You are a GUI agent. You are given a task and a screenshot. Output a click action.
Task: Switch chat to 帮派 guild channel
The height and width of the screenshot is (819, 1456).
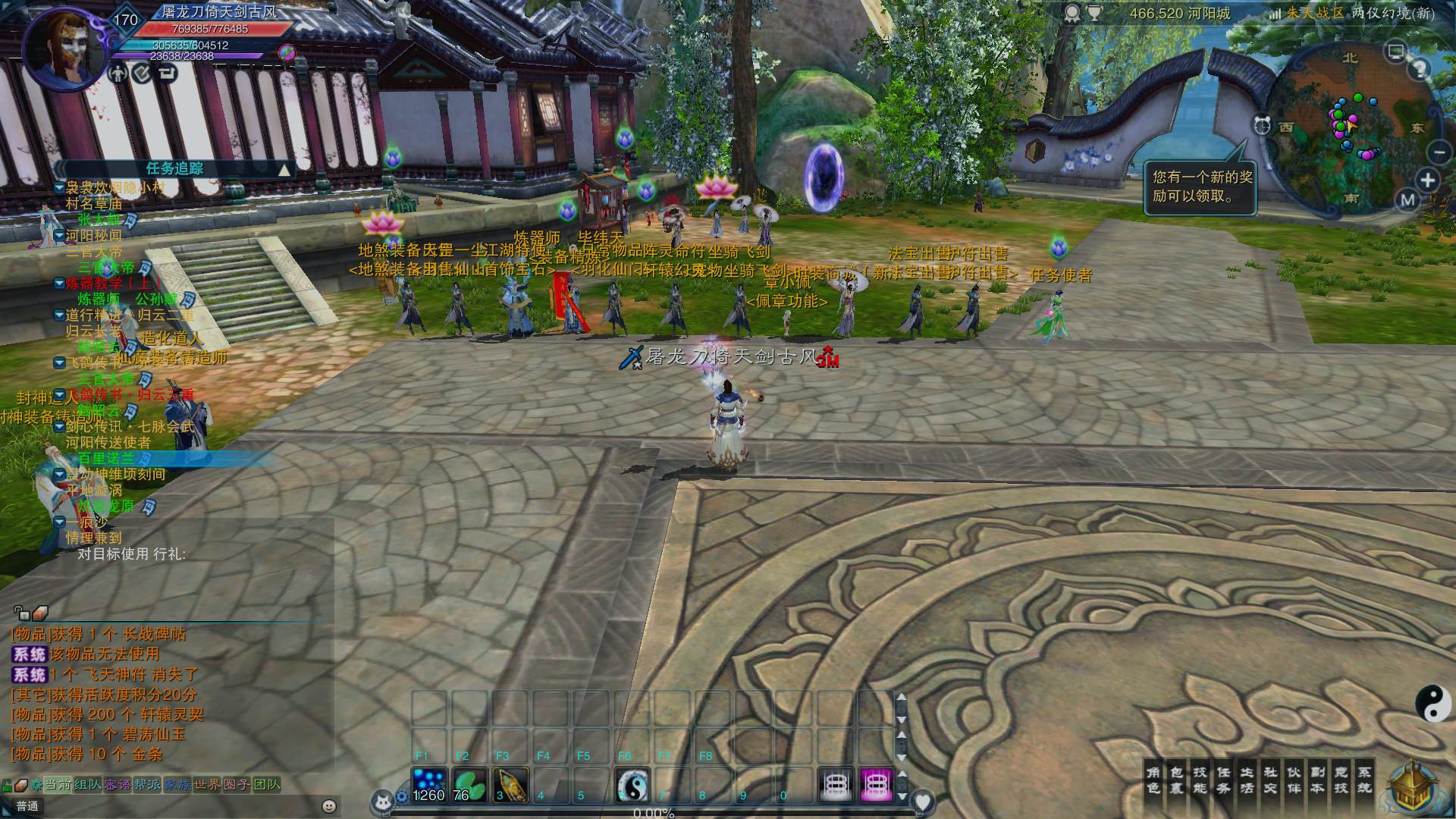147,784
